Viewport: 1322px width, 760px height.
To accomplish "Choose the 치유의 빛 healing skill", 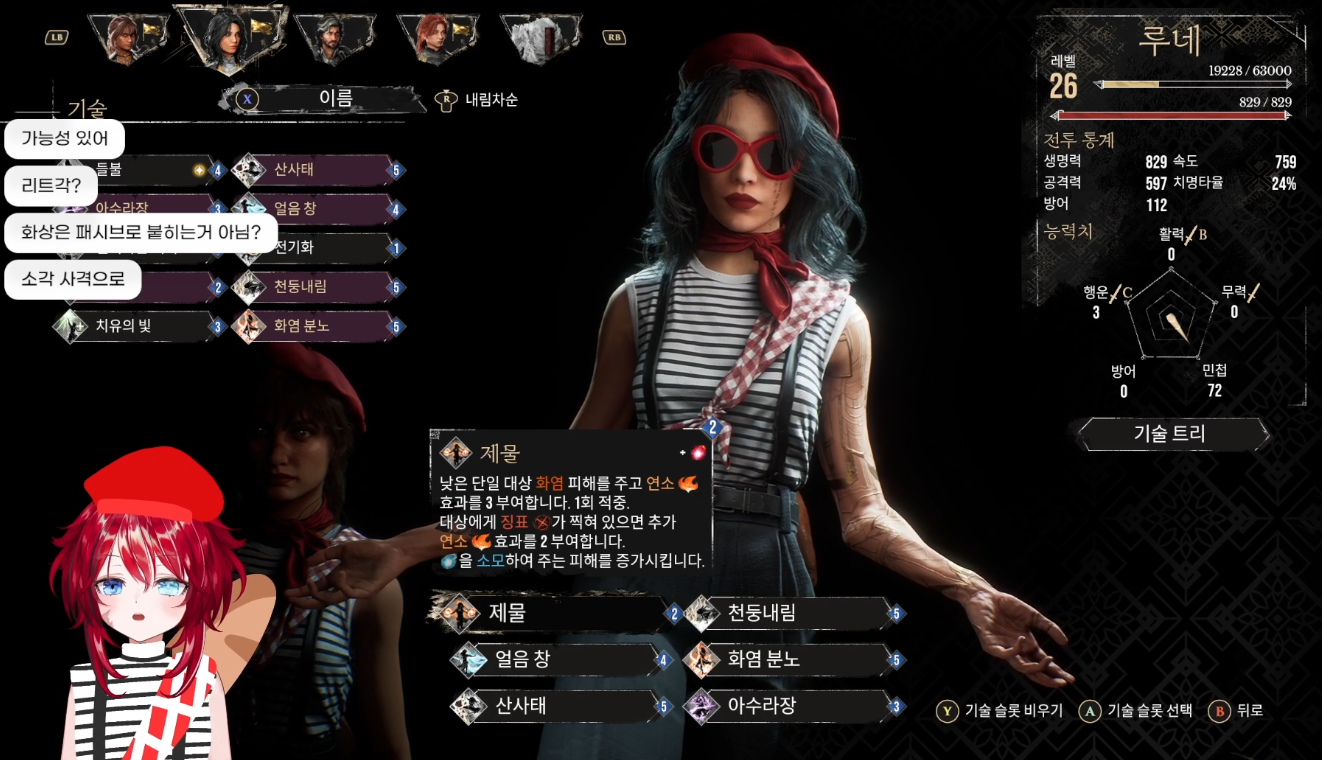I will click(x=140, y=326).
